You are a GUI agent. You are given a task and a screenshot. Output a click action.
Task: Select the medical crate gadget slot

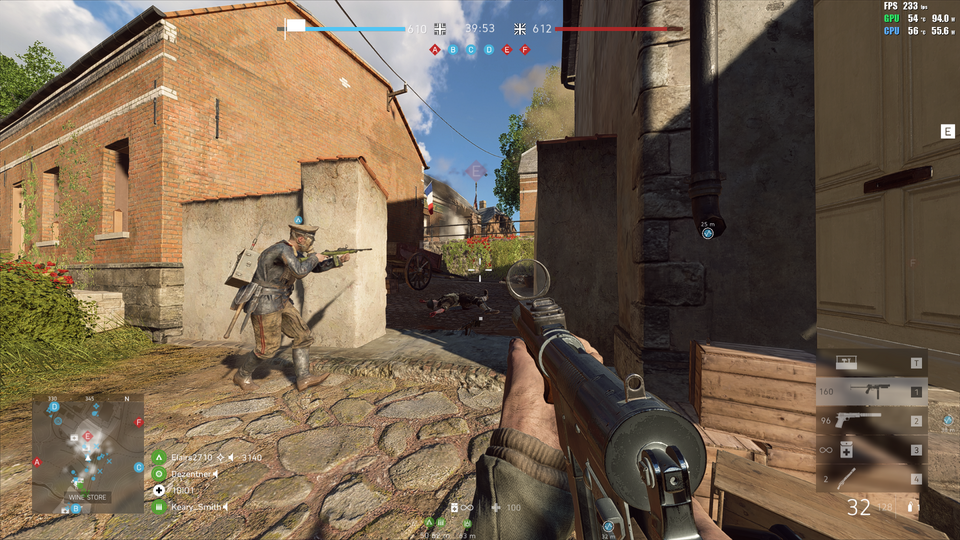pos(870,450)
